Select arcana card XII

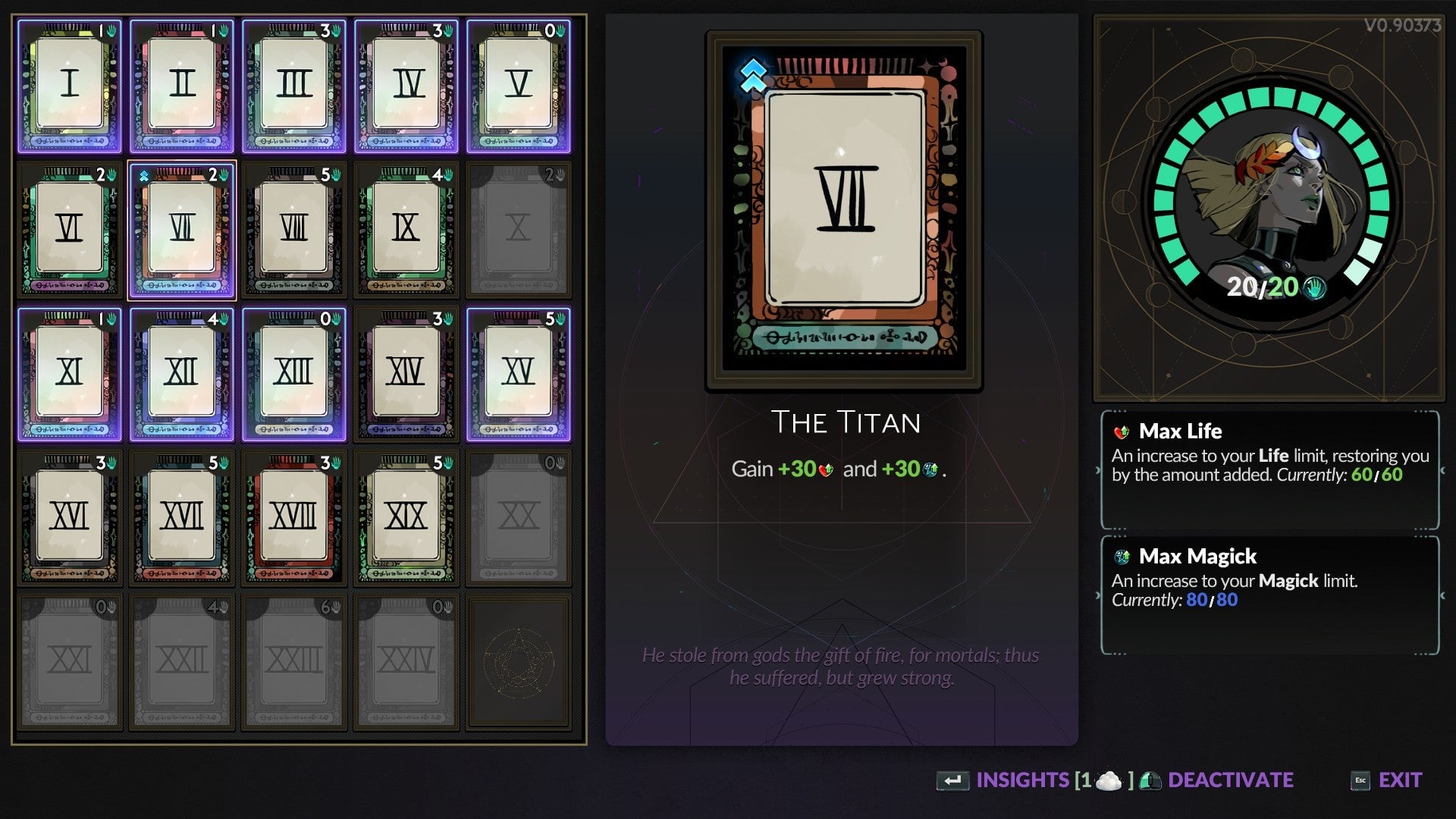pyautogui.click(x=182, y=374)
